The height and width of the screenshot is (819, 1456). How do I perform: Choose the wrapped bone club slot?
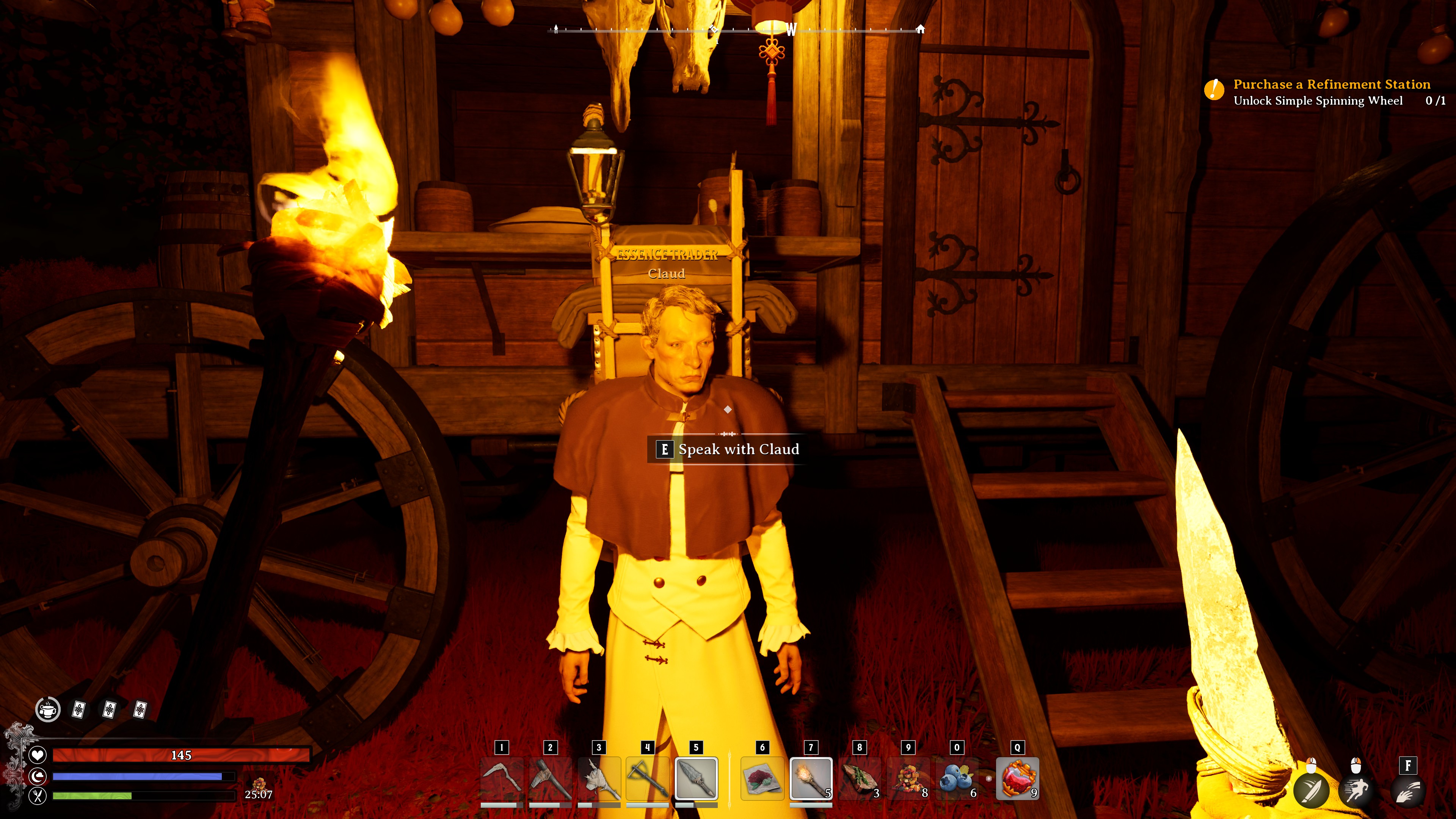click(599, 780)
